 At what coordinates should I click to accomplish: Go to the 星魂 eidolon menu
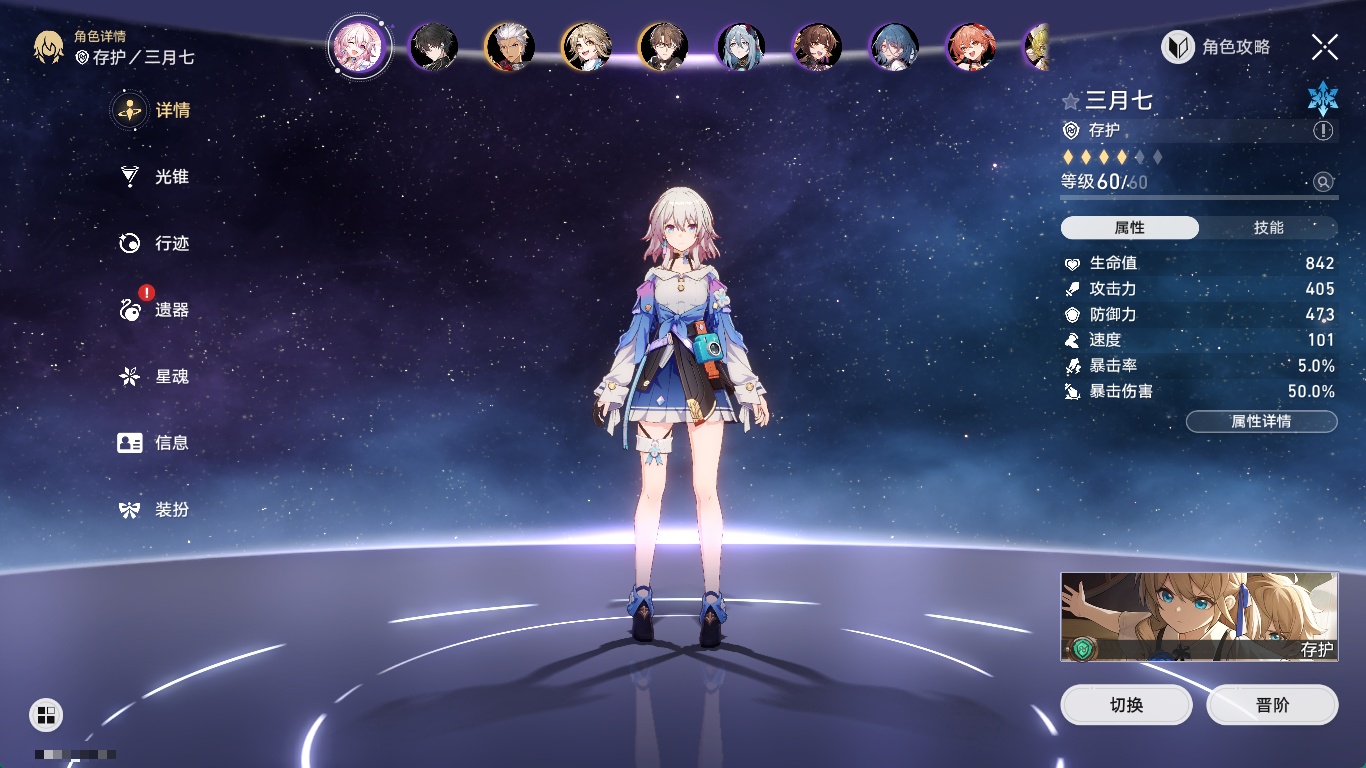pyautogui.click(x=154, y=377)
